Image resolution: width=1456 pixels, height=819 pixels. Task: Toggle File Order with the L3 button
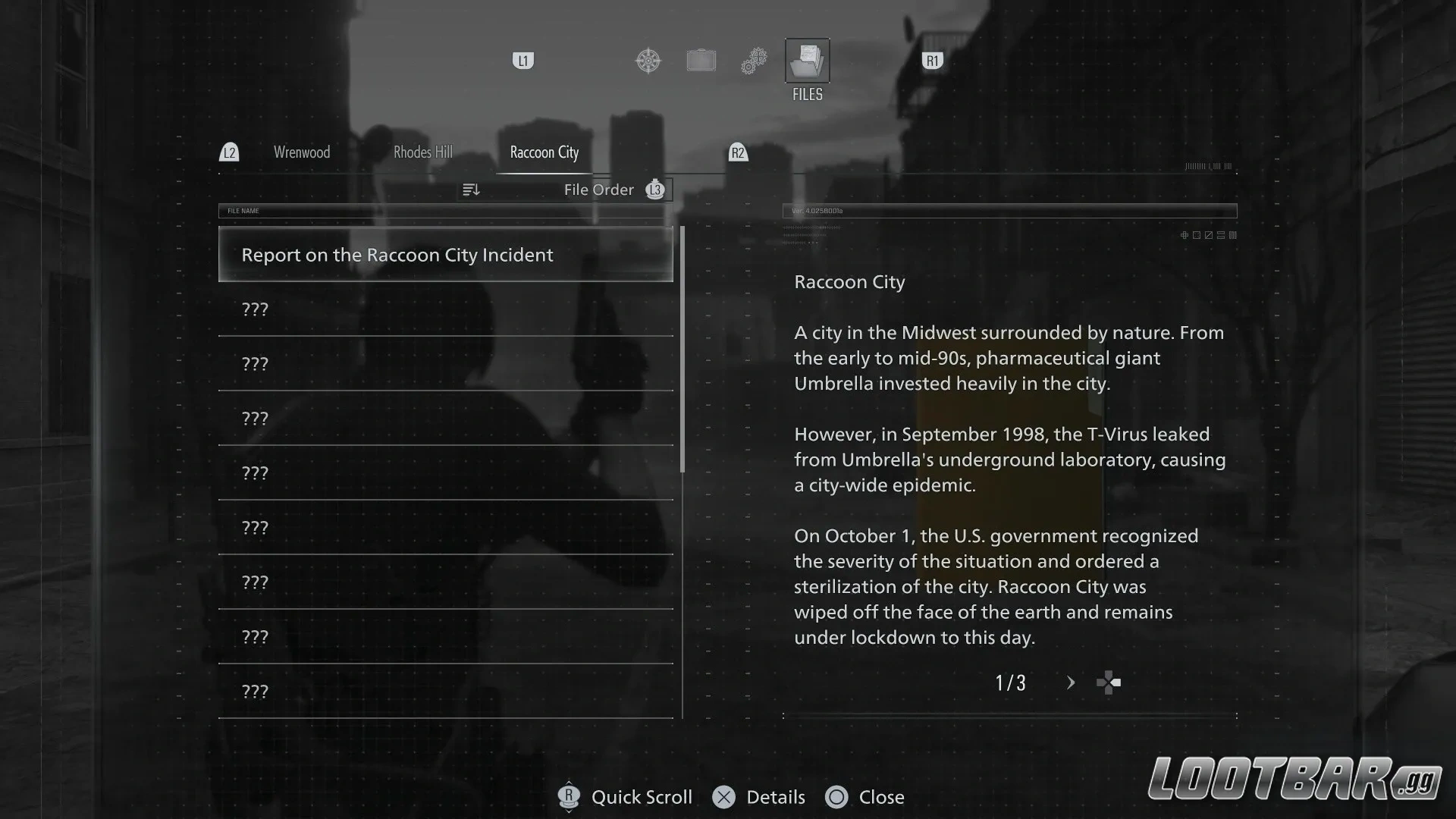(x=654, y=190)
